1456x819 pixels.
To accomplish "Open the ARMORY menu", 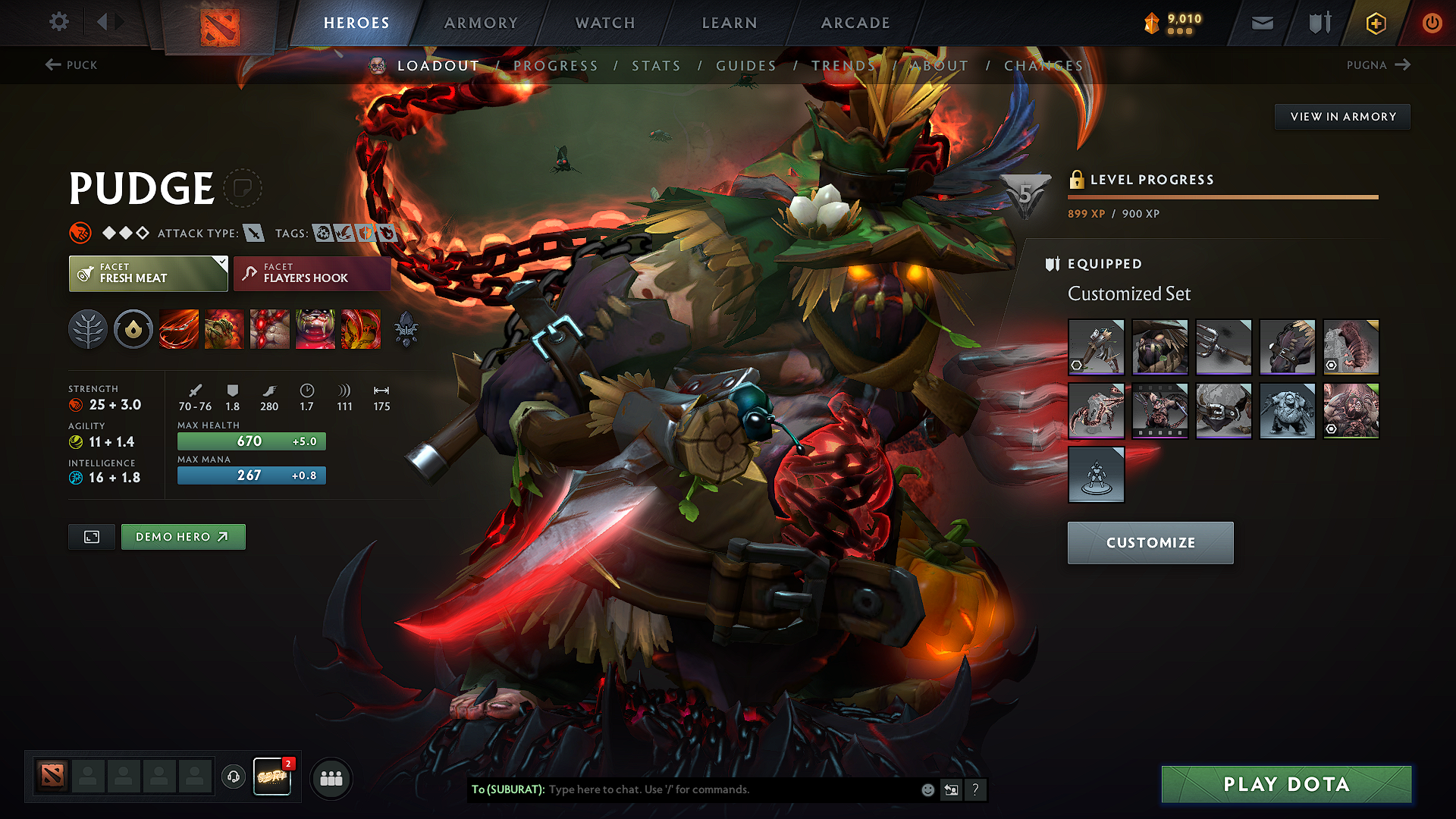I will coord(481,23).
